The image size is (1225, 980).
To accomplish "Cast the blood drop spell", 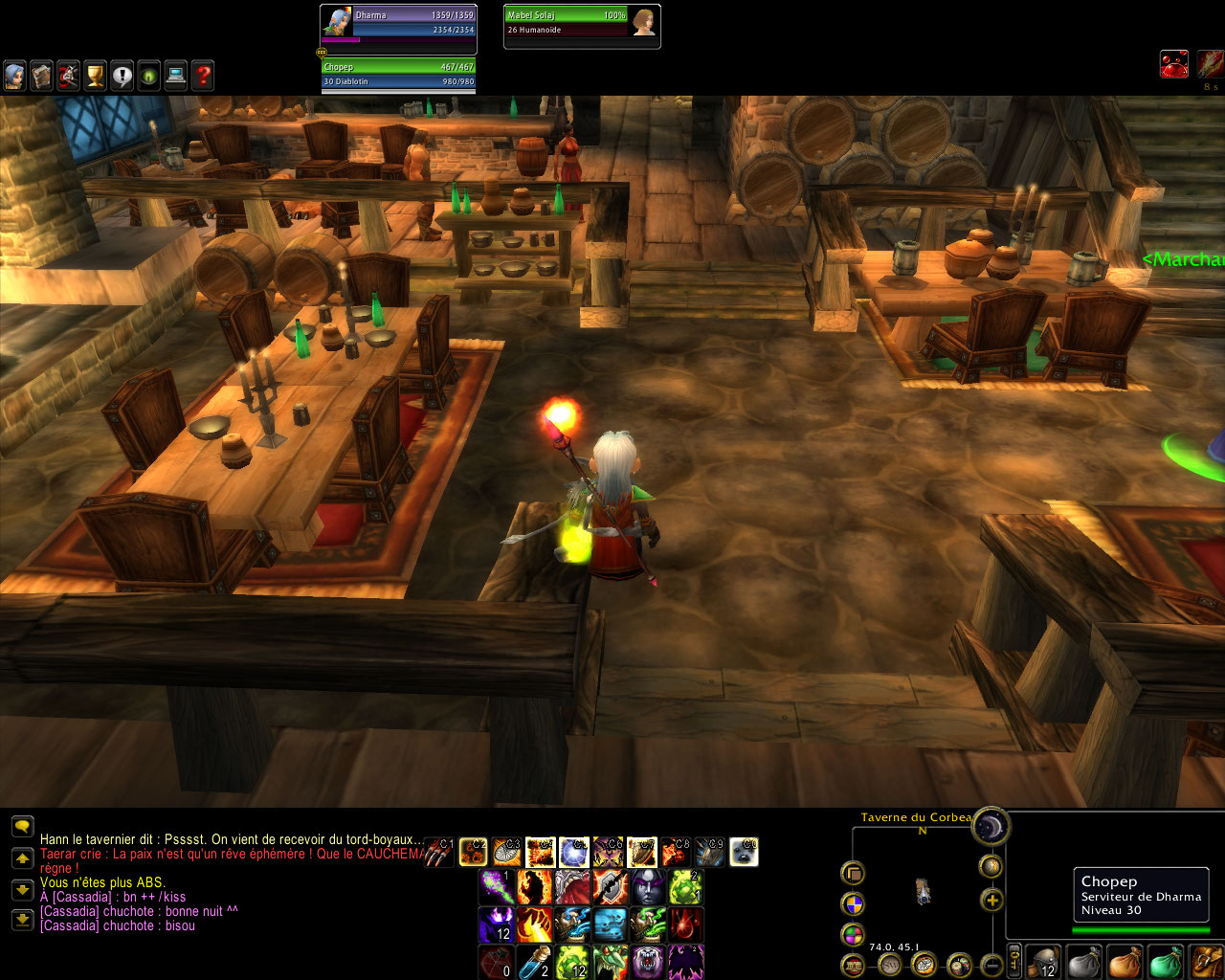I will point(686,925).
